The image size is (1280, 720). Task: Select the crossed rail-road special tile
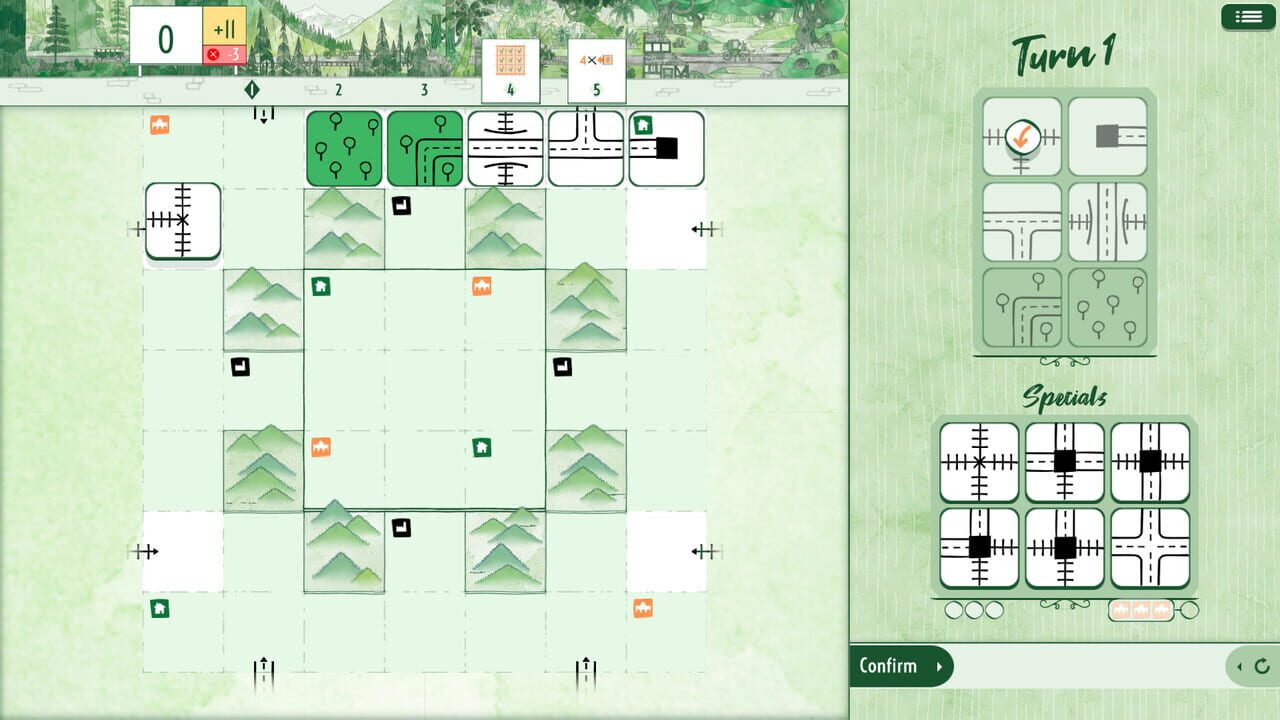click(980, 460)
